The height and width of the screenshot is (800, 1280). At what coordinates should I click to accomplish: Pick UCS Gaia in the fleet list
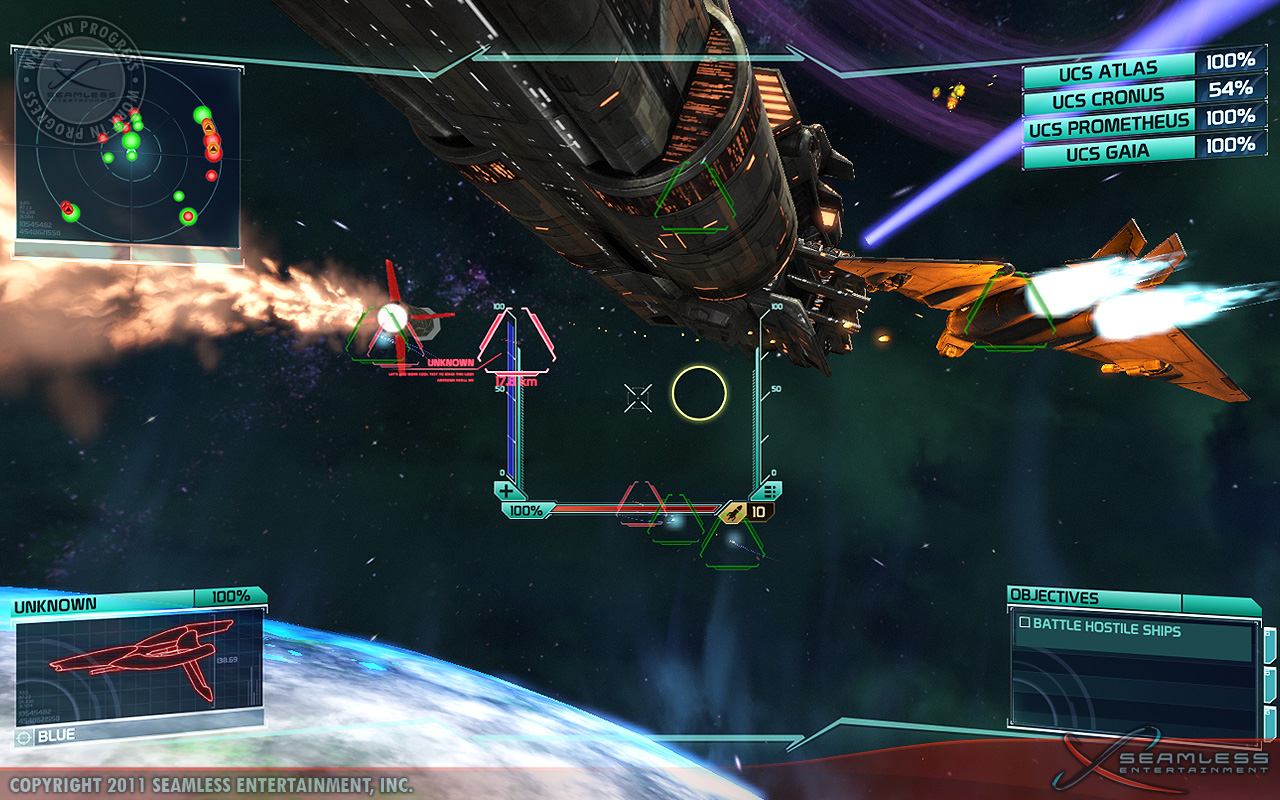pyautogui.click(x=1108, y=153)
